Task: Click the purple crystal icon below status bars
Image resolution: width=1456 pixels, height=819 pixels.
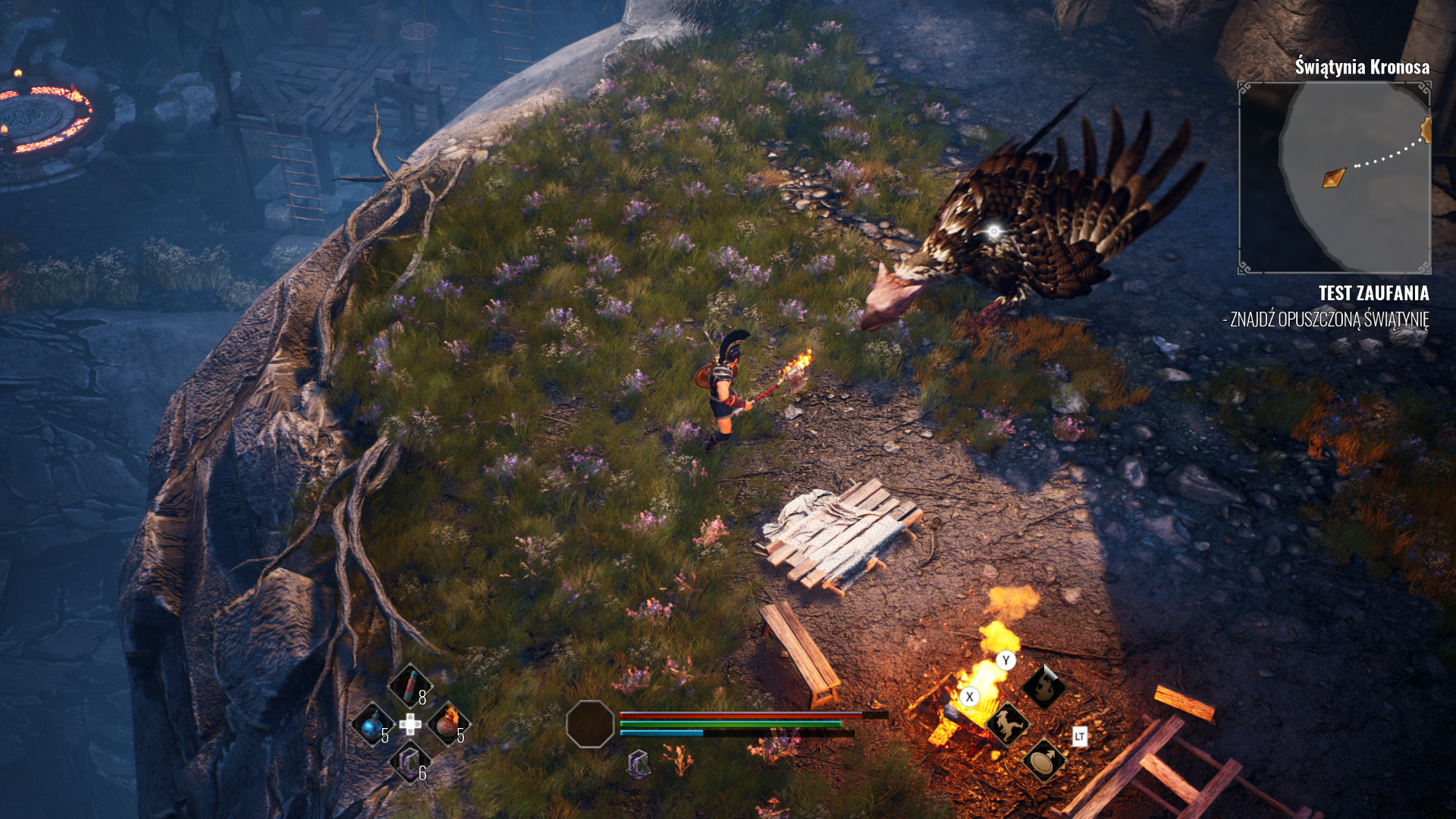Action: (639, 764)
